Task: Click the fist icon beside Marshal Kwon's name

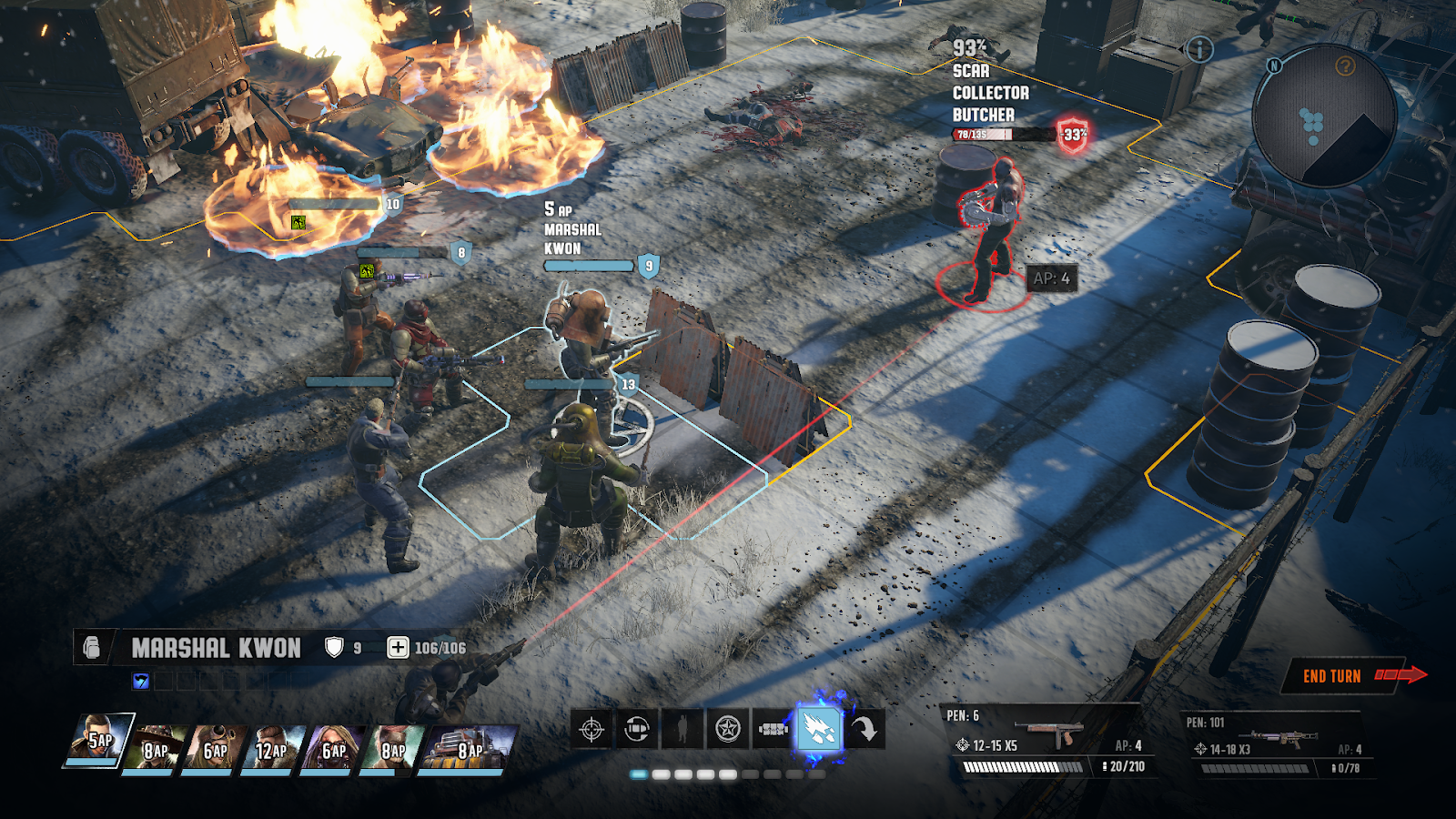Action: click(92, 647)
